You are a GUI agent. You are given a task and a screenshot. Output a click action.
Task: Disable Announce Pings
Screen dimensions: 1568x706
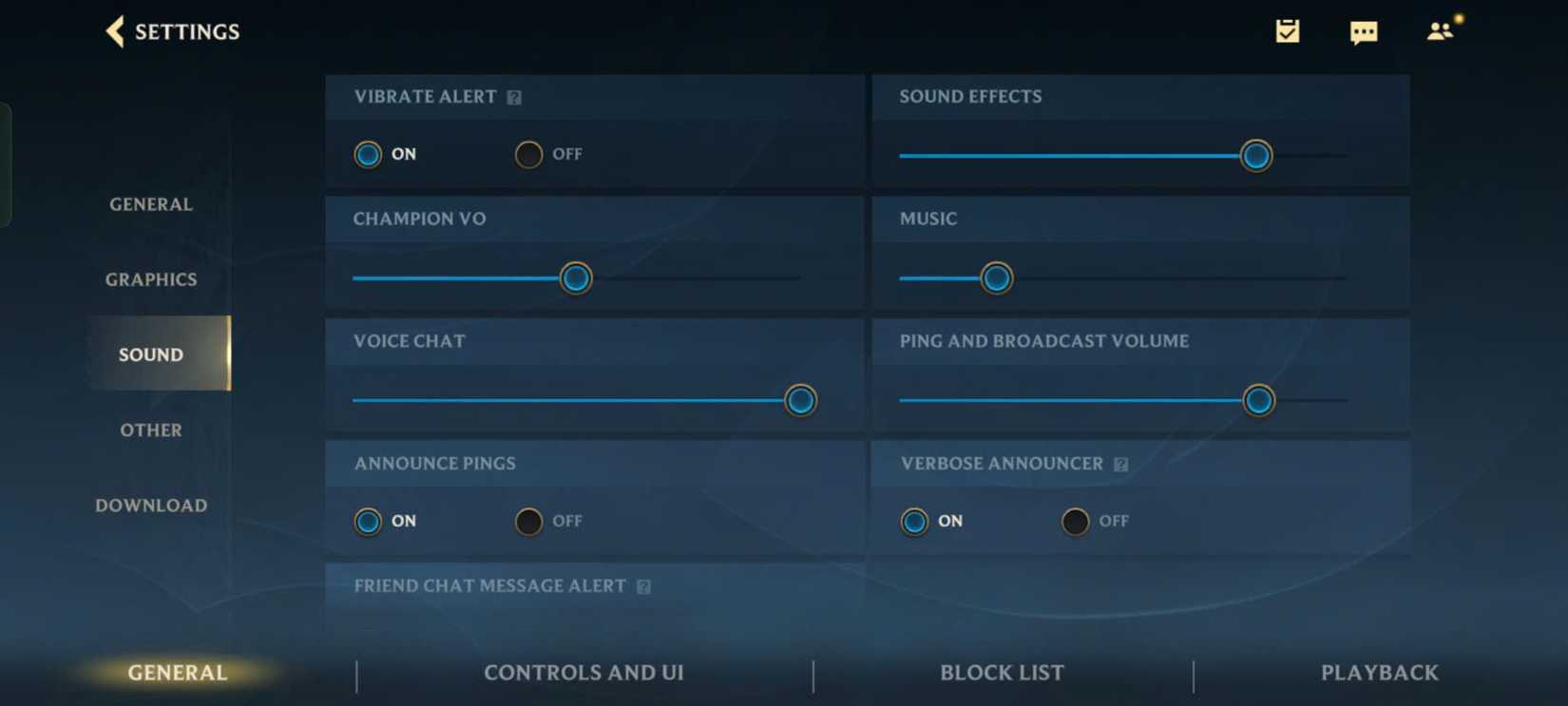pyautogui.click(x=528, y=521)
